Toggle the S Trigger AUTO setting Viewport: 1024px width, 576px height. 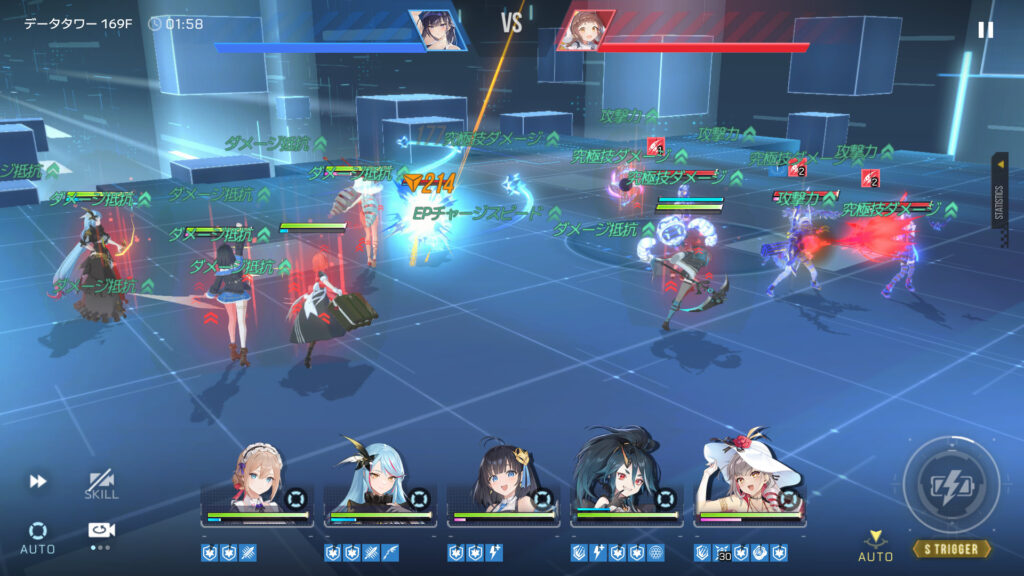[x=876, y=546]
